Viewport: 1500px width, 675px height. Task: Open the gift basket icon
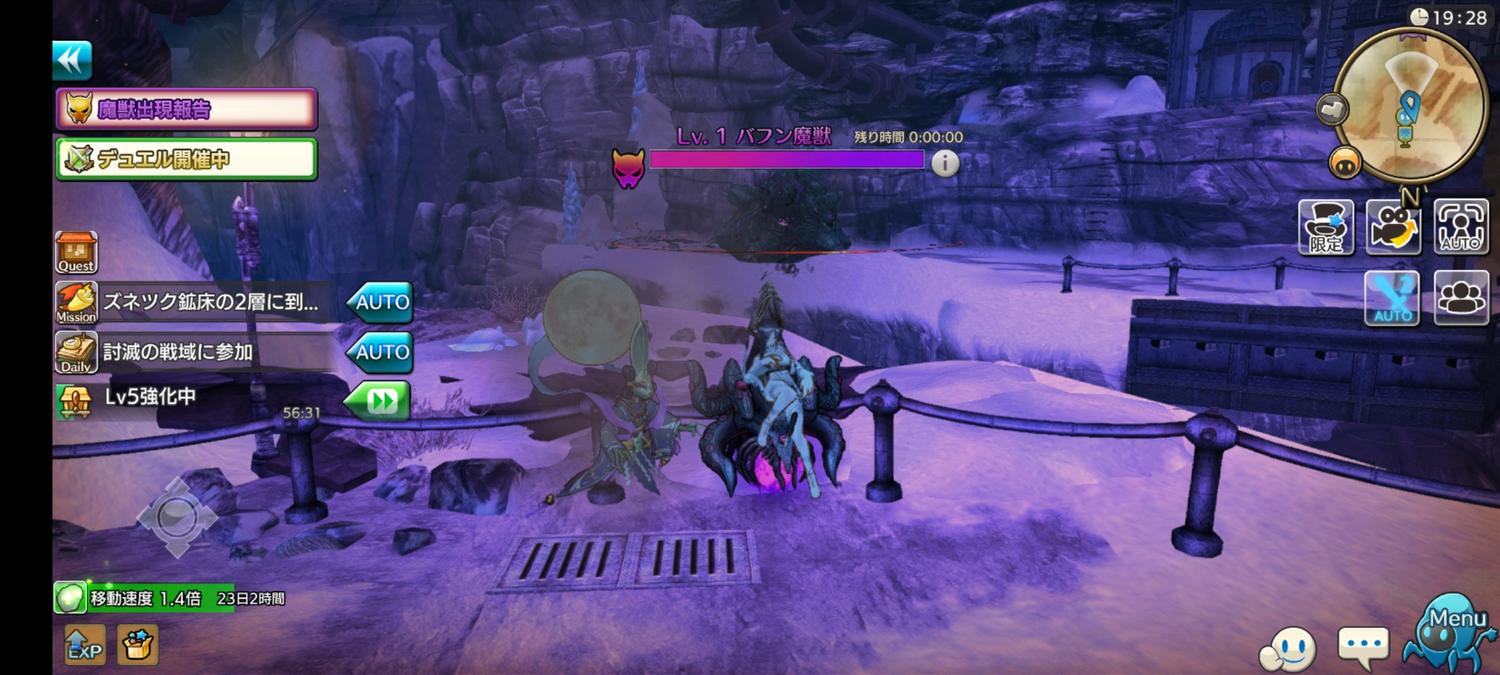pos(138,646)
